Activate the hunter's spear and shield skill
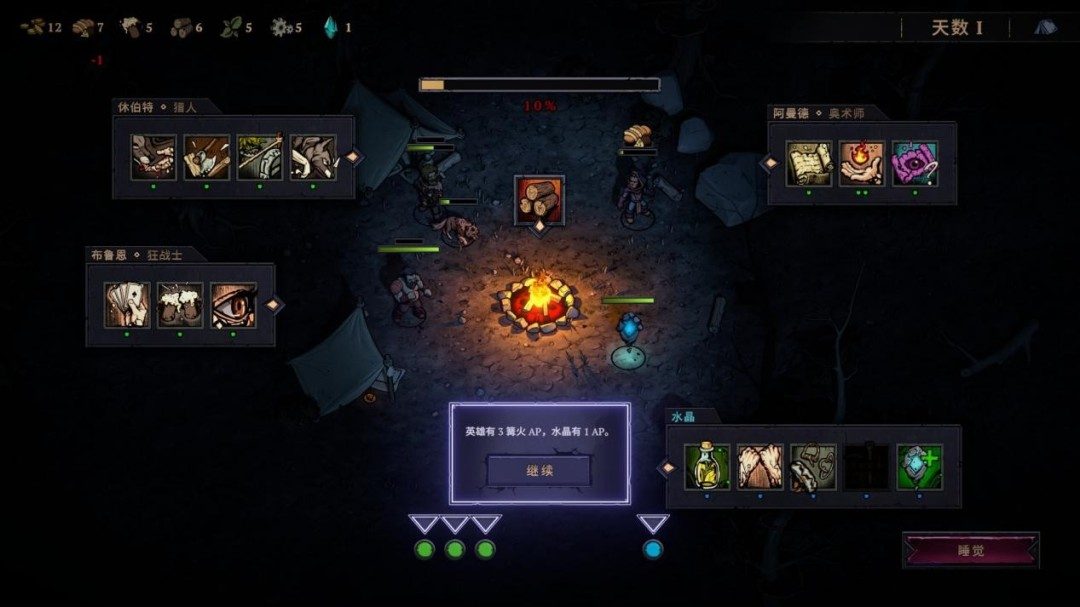1080x607 pixels. coord(260,158)
